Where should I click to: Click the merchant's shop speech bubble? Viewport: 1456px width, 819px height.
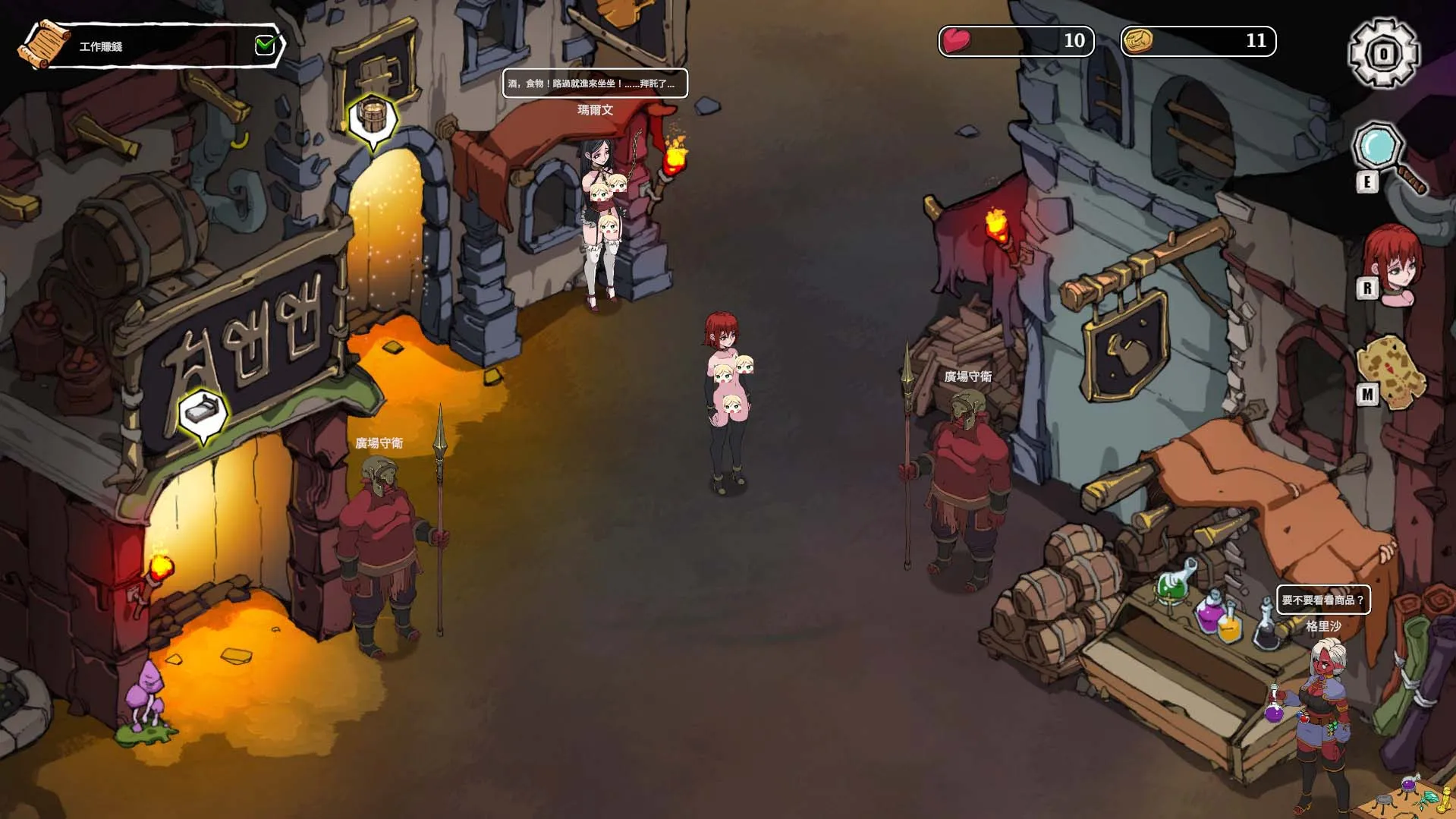pyautogui.click(x=1322, y=600)
